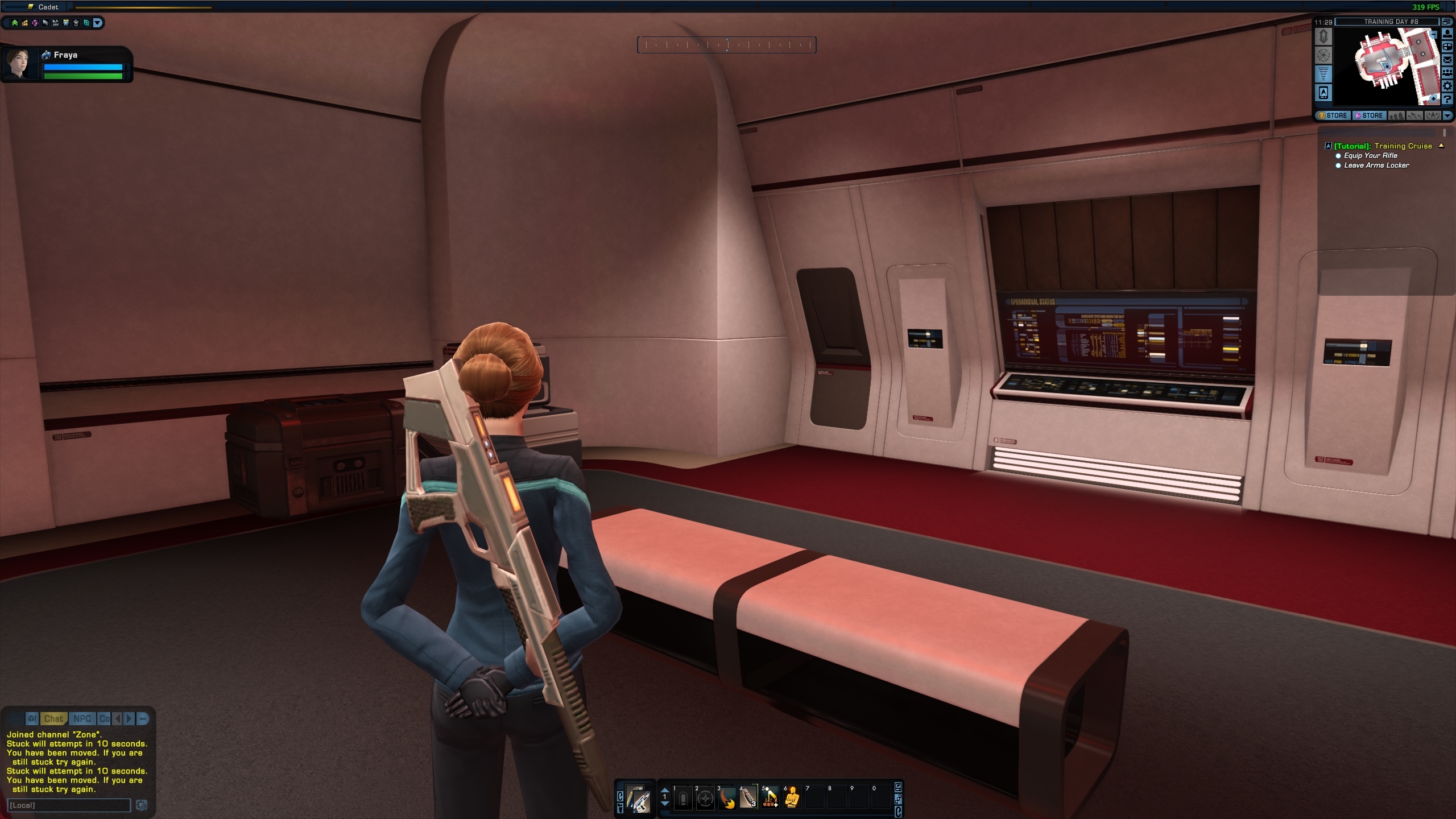The height and width of the screenshot is (819, 1456).
Task: Click the equipped rifle thumbnail in the weapon tray
Action: pos(642,801)
